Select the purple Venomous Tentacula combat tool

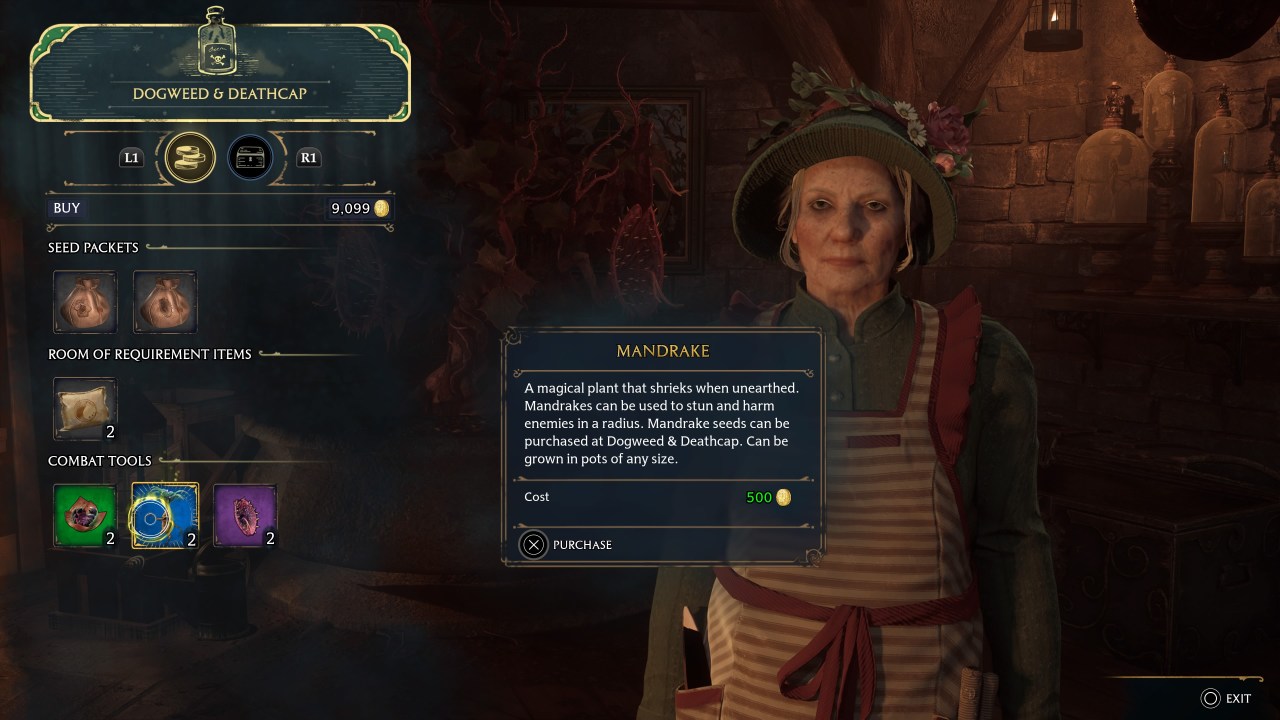coord(245,516)
